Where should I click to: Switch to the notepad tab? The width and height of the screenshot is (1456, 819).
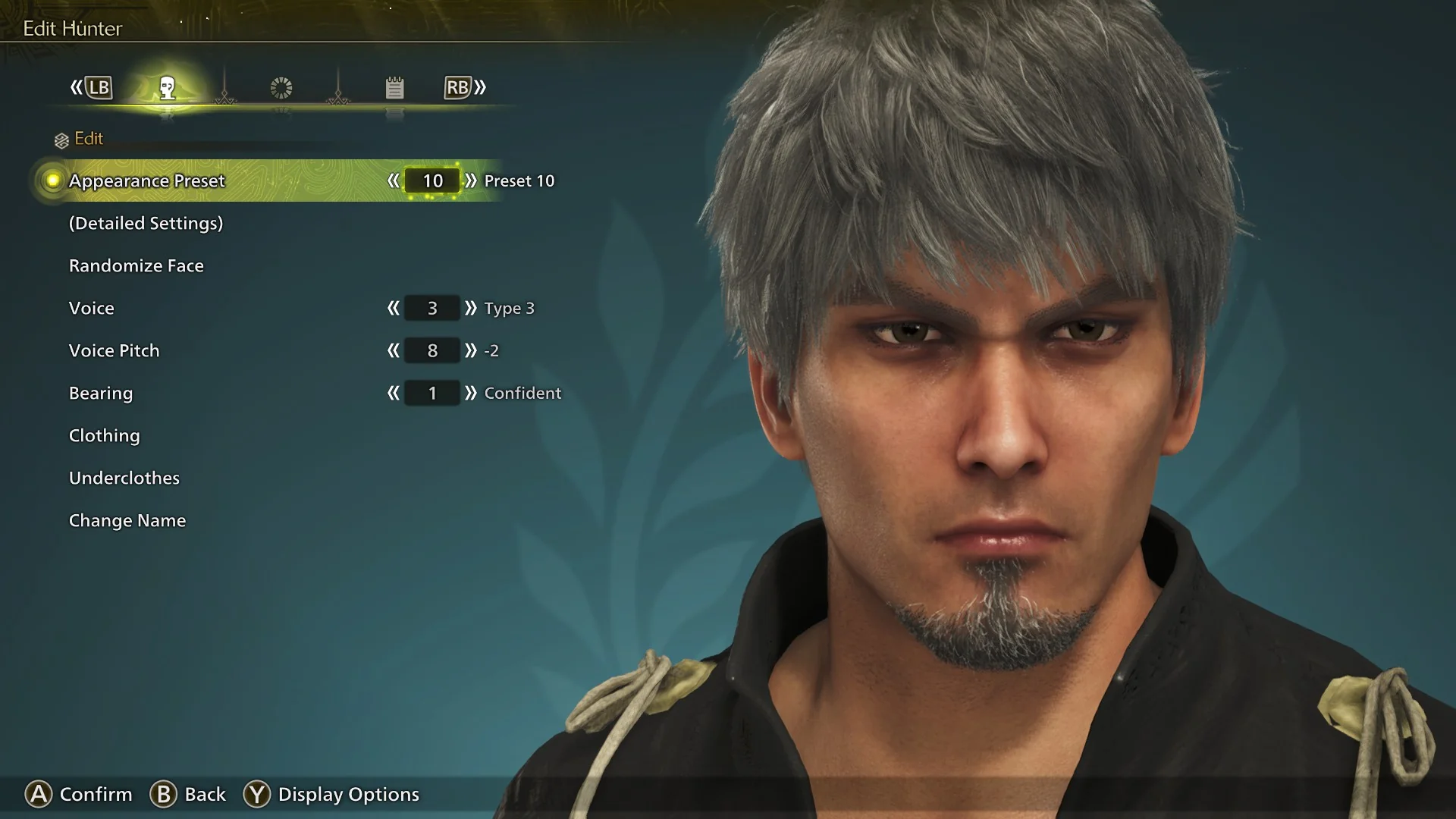pos(394,88)
